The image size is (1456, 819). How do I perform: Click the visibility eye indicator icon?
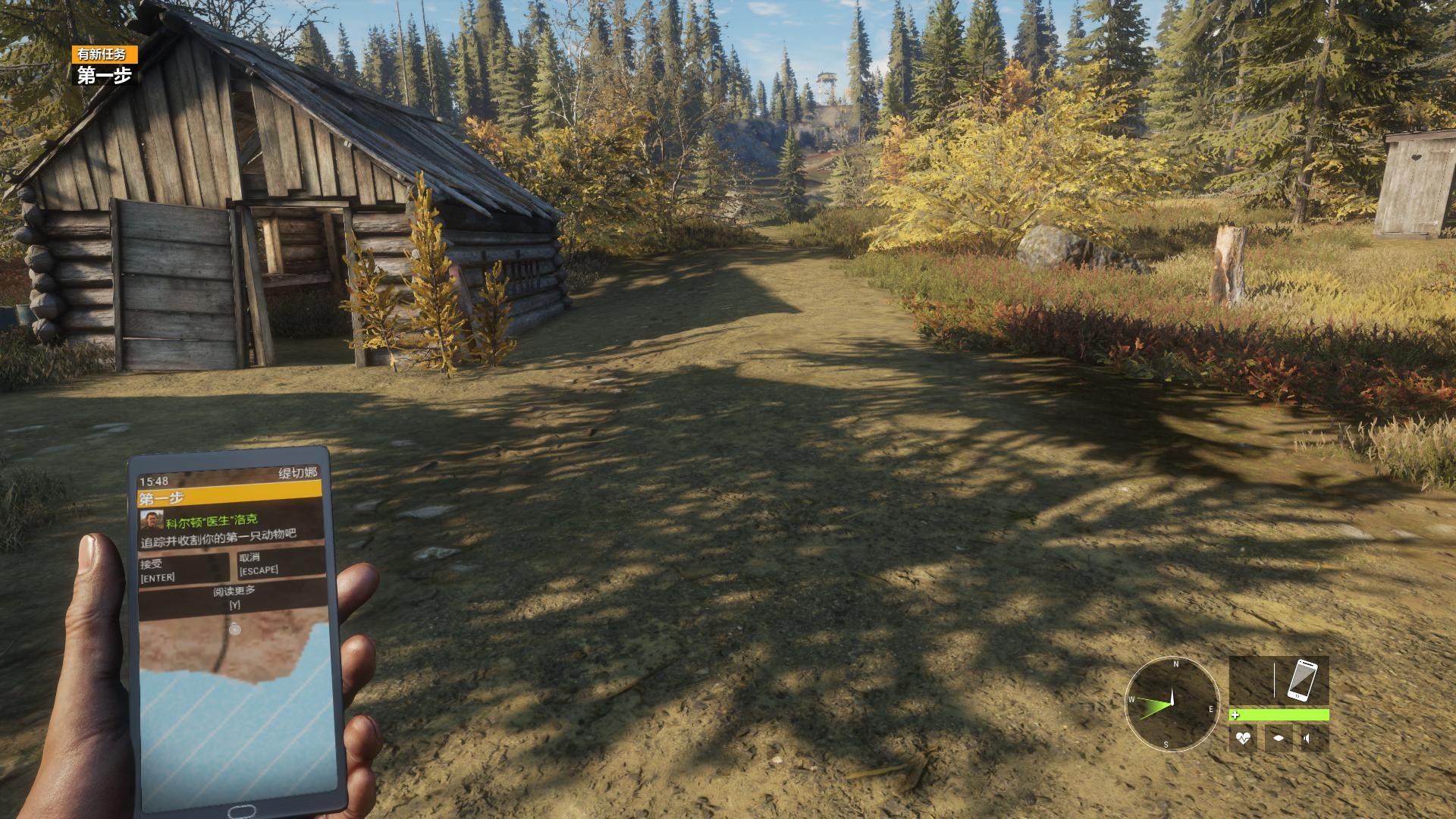pos(1279,738)
